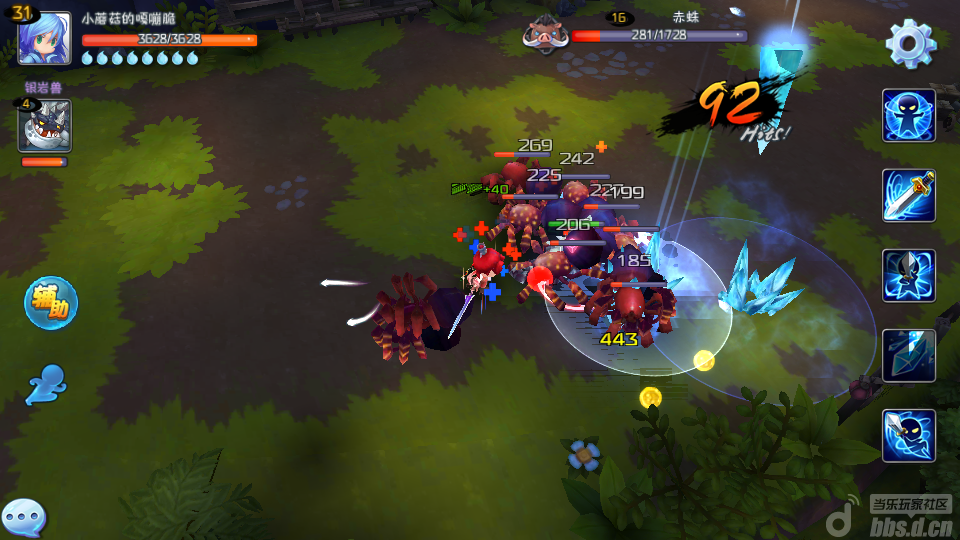Cast the ice crystal shard skill
Screen dimensions: 960x540
[x=909, y=356]
